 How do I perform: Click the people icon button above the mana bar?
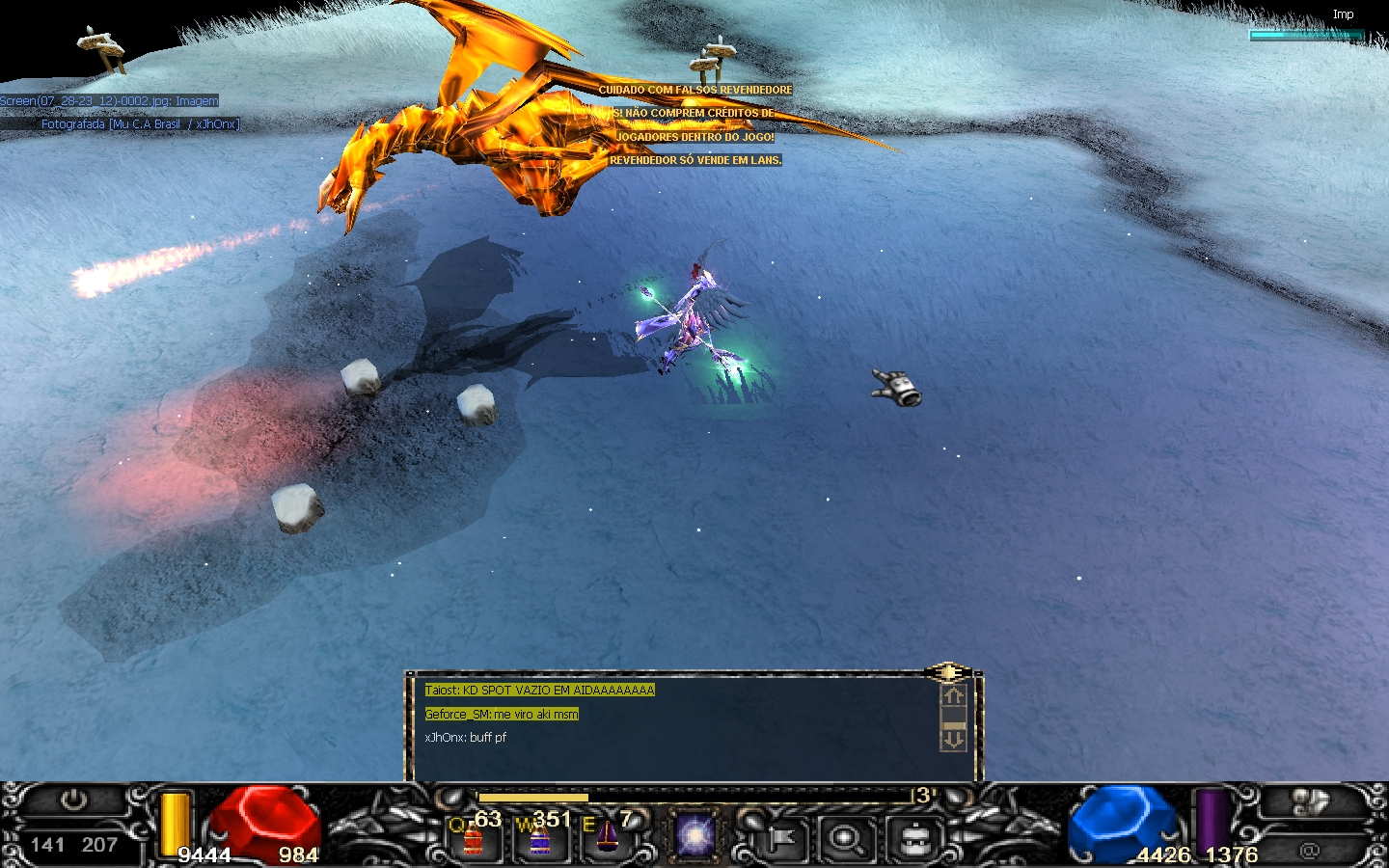1309,801
